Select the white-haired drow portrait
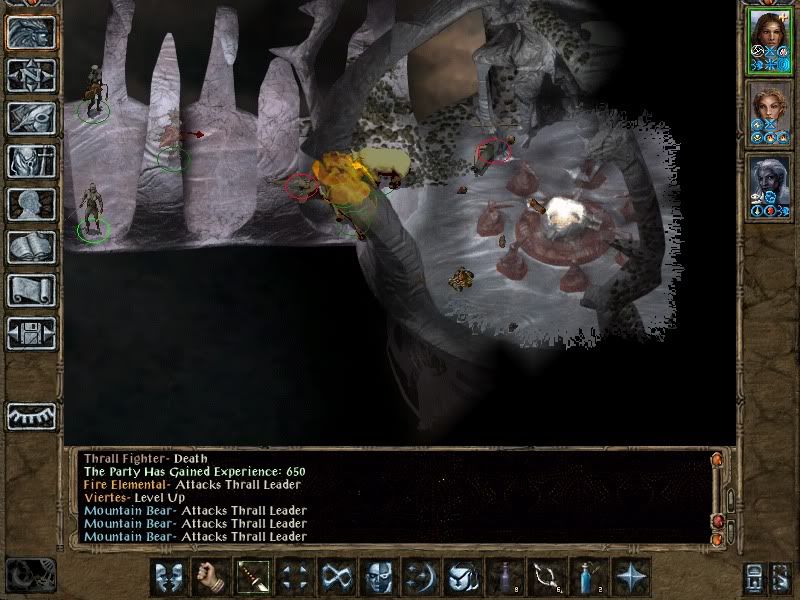The image size is (800, 600). tap(769, 182)
